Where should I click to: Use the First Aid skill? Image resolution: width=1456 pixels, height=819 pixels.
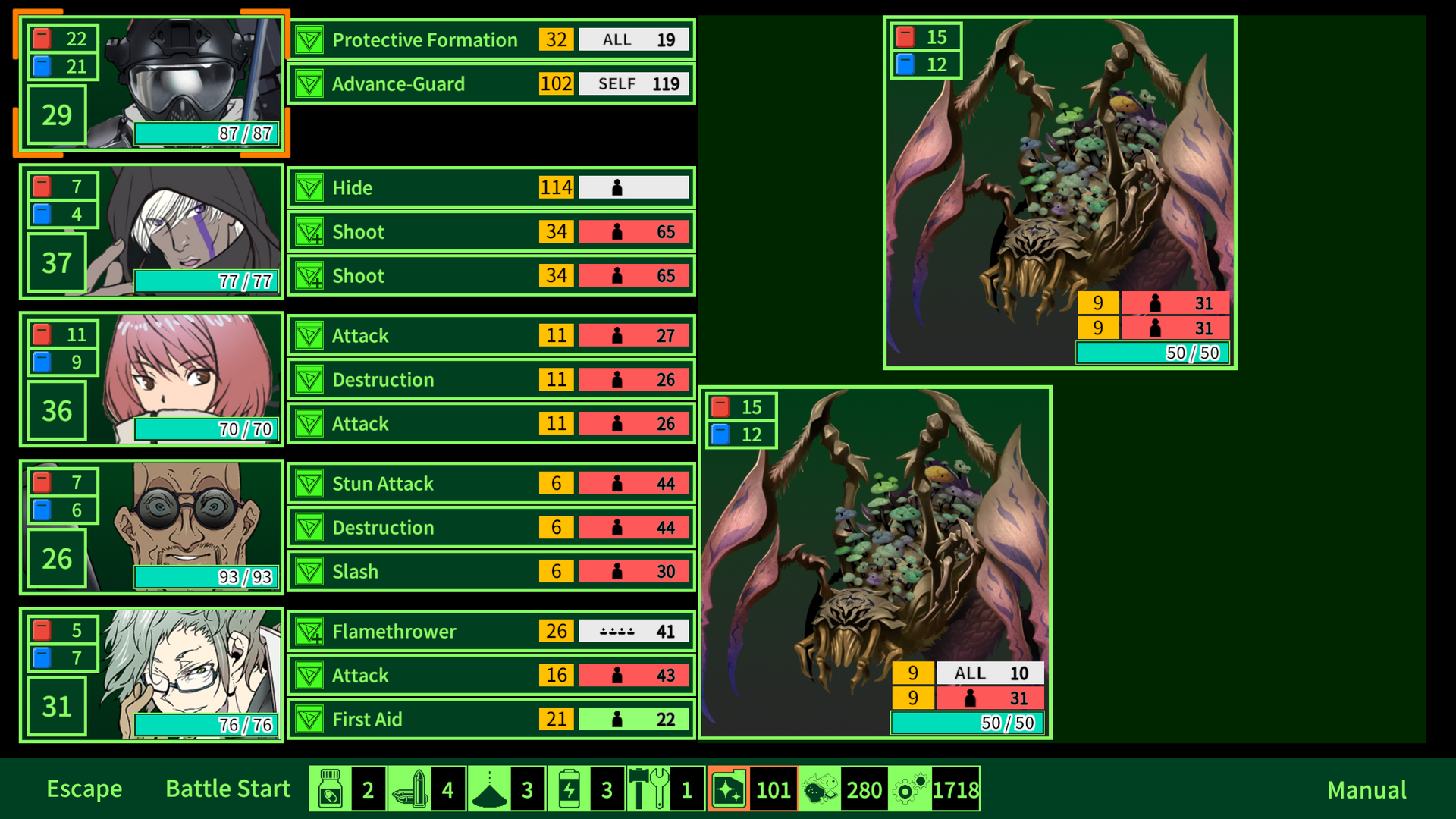tap(489, 719)
